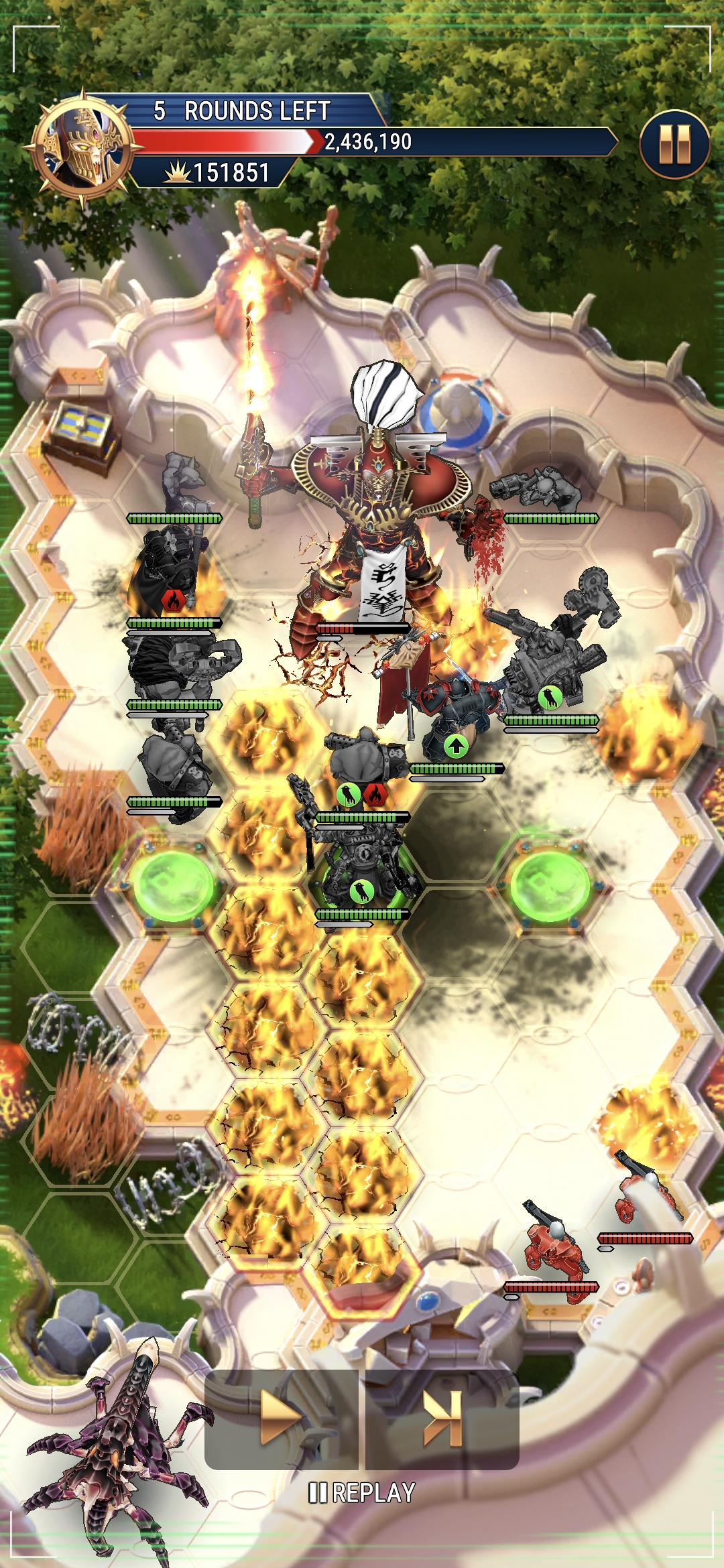The image size is (724, 1568).
Task: Pause the battle with the pause button
Action: pyautogui.click(x=674, y=144)
